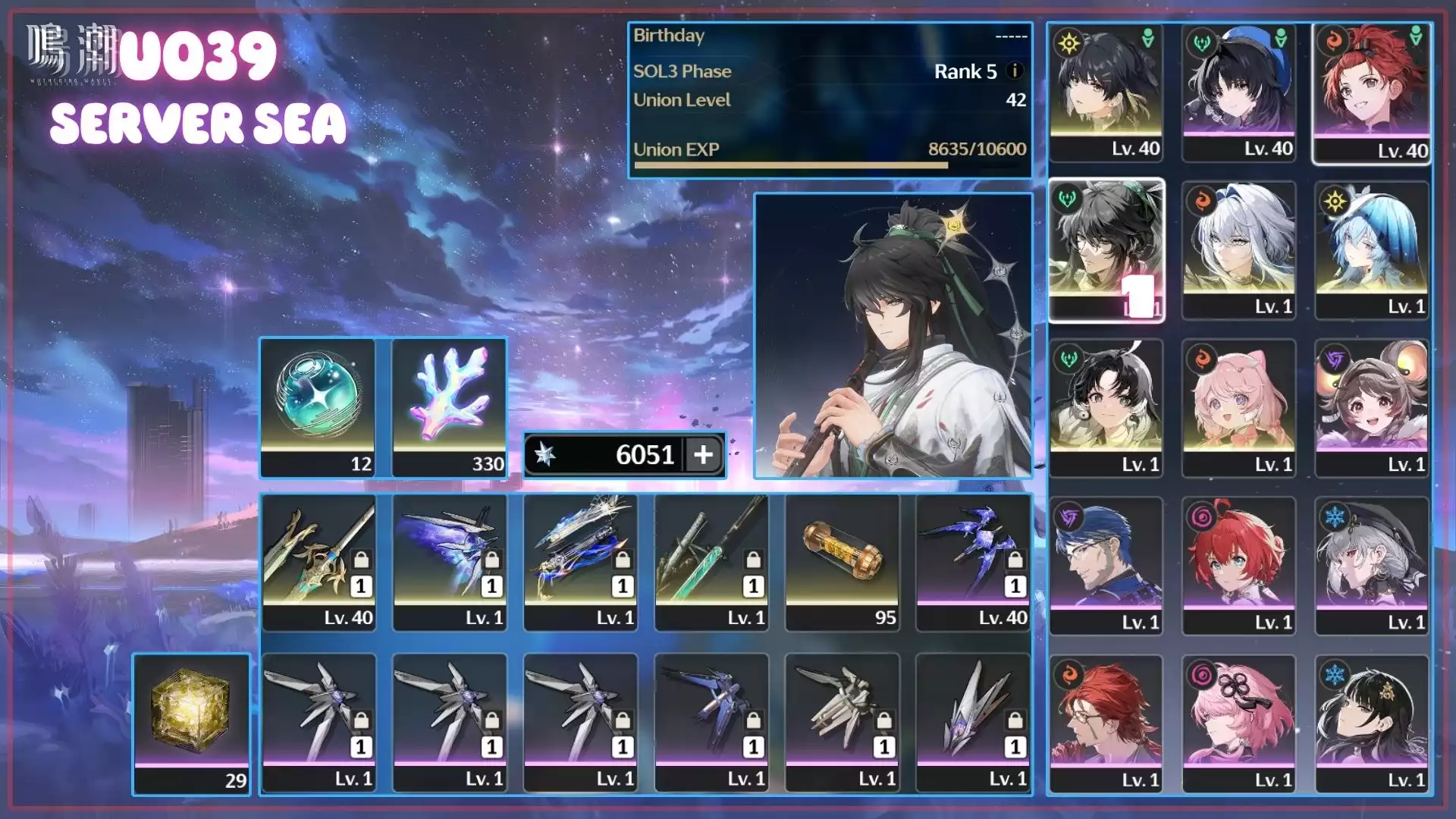The height and width of the screenshot is (819, 1456).
Task: Select the red-haired man with glasses portrait
Action: click(1106, 723)
